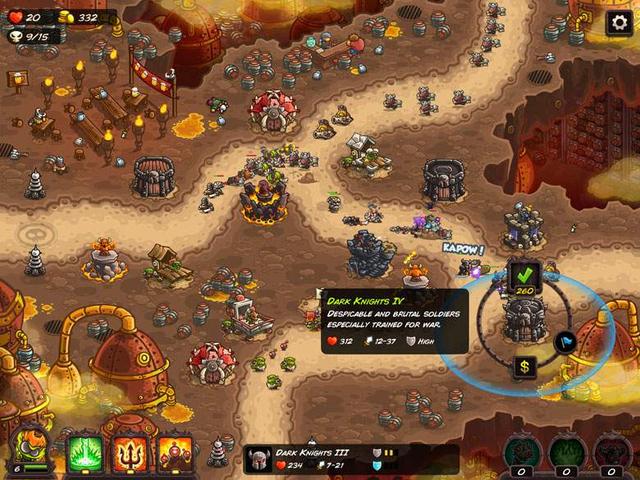
Task: Activate the green spiky hero spell
Action: pos(85,454)
